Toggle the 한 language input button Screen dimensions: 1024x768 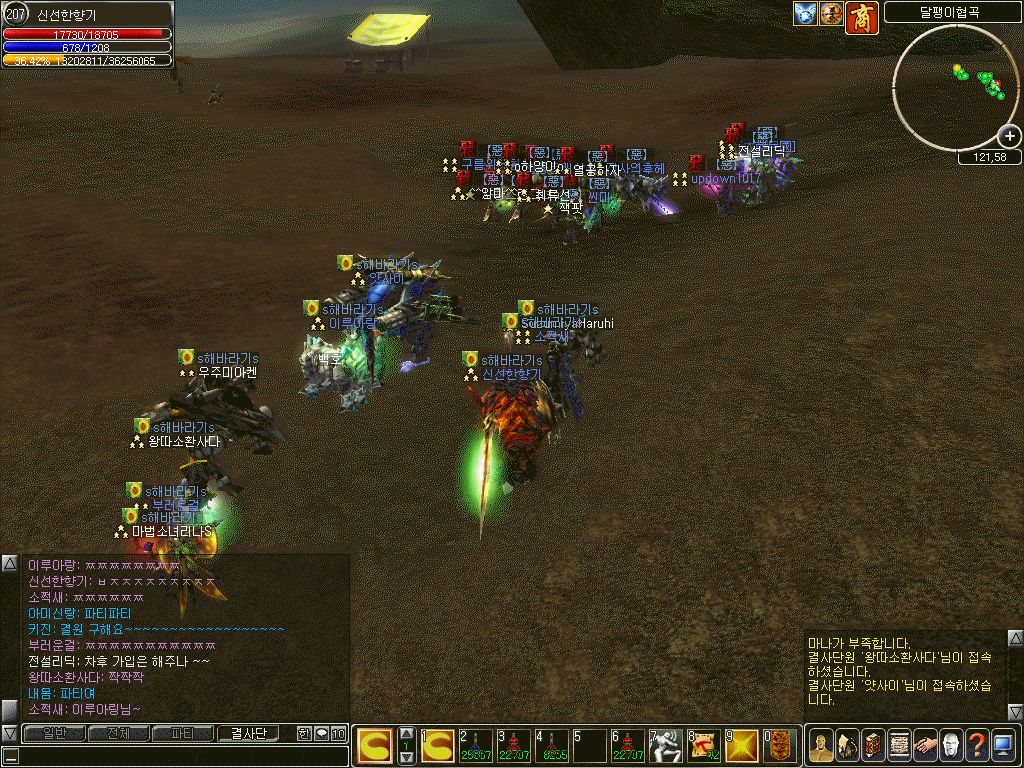[304, 733]
